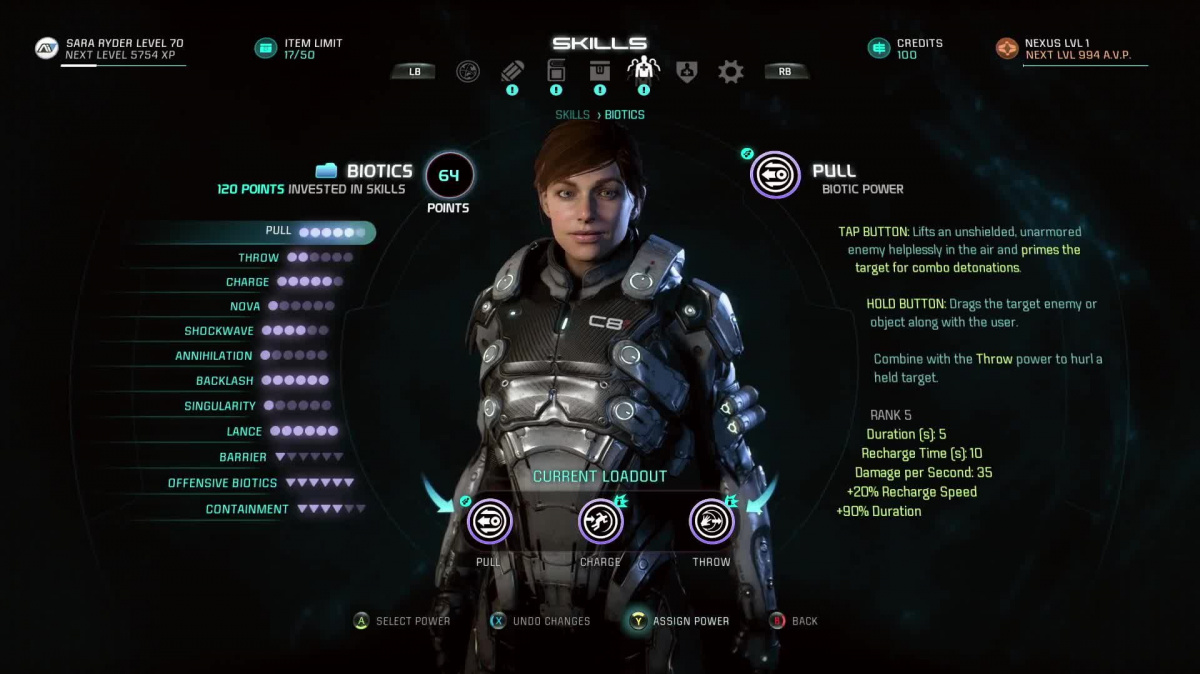Choose the Containment passive skill
The width and height of the screenshot is (1200, 674).
coord(247,509)
